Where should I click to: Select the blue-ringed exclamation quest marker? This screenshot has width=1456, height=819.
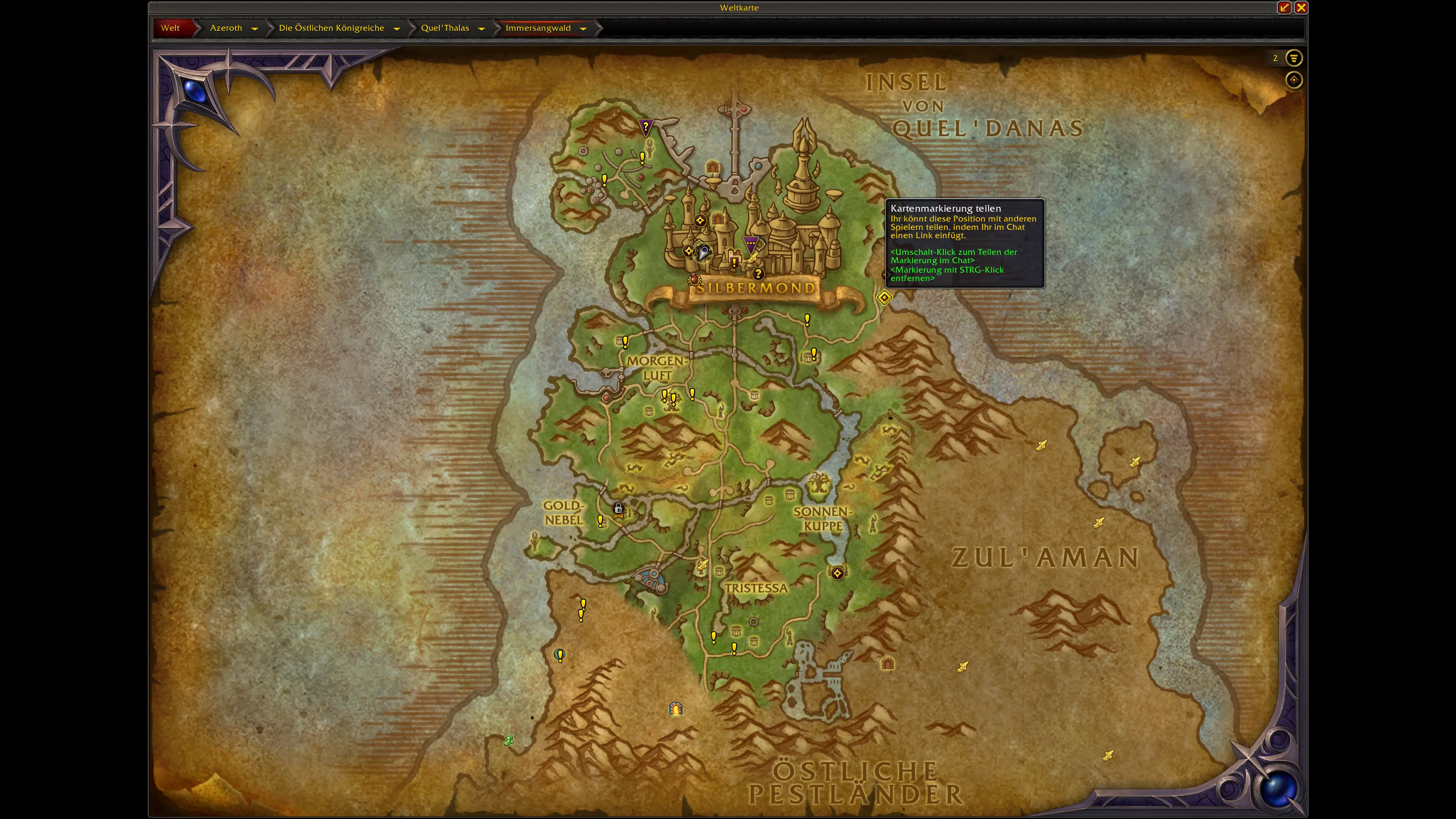click(560, 655)
